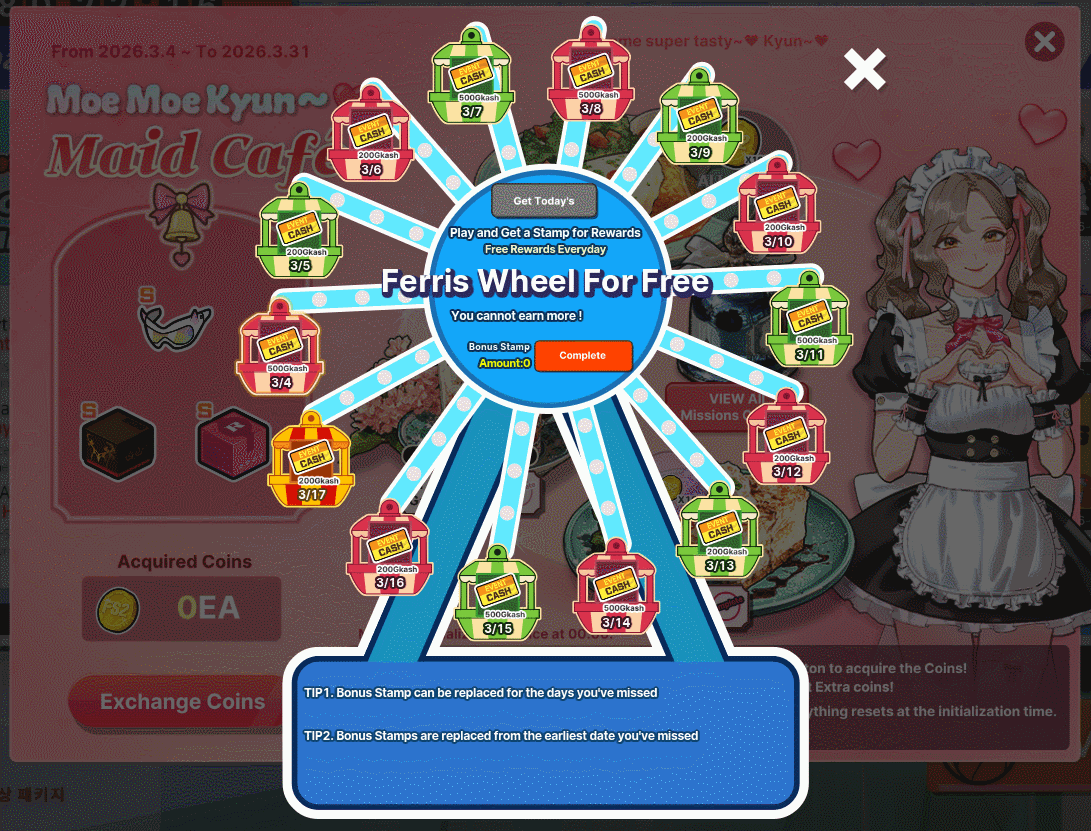The image size is (1091, 831).
Task: Pick the 3/5 green gondola reward
Action: (300, 234)
